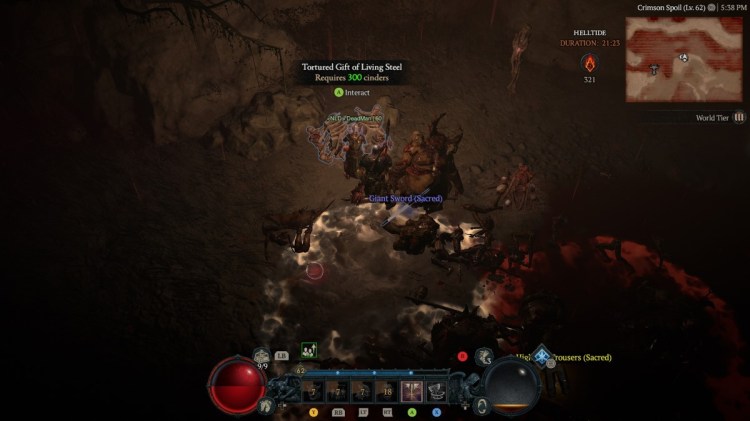Click the mount icon above resource orb

pyautogui.click(x=484, y=355)
